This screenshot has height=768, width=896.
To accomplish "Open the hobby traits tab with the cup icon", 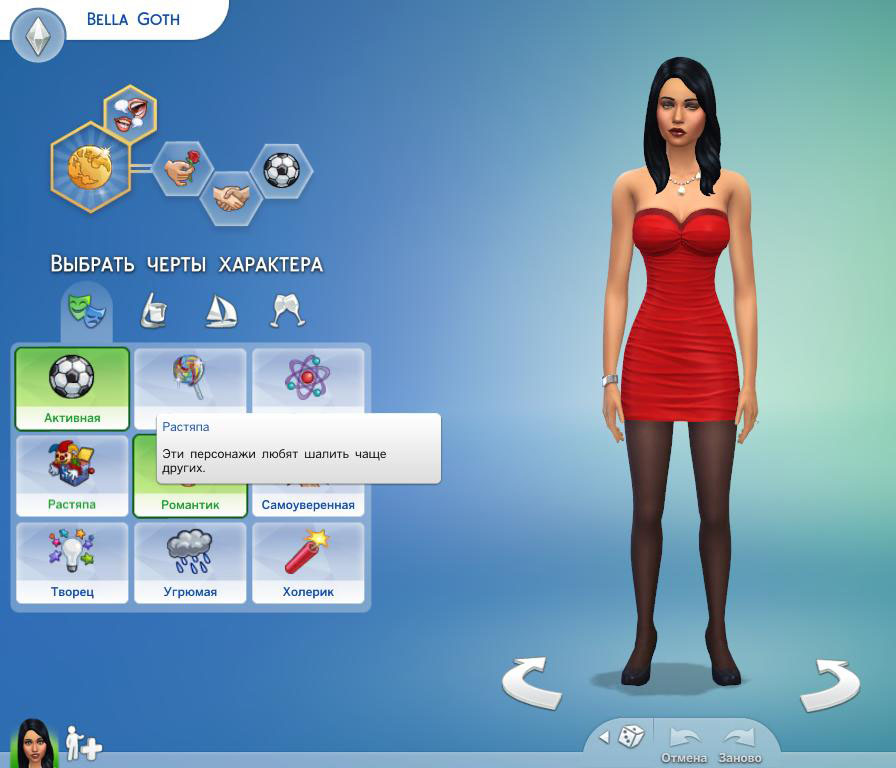I will (x=153, y=311).
